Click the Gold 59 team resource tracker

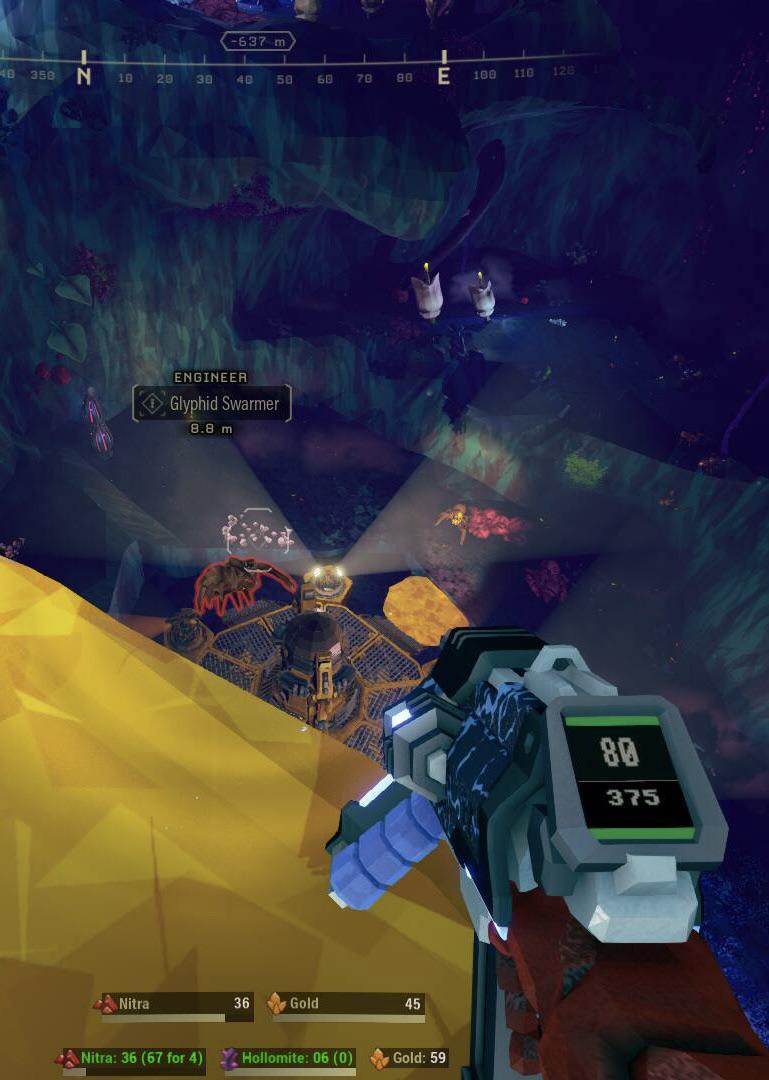pyautogui.click(x=409, y=1058)
